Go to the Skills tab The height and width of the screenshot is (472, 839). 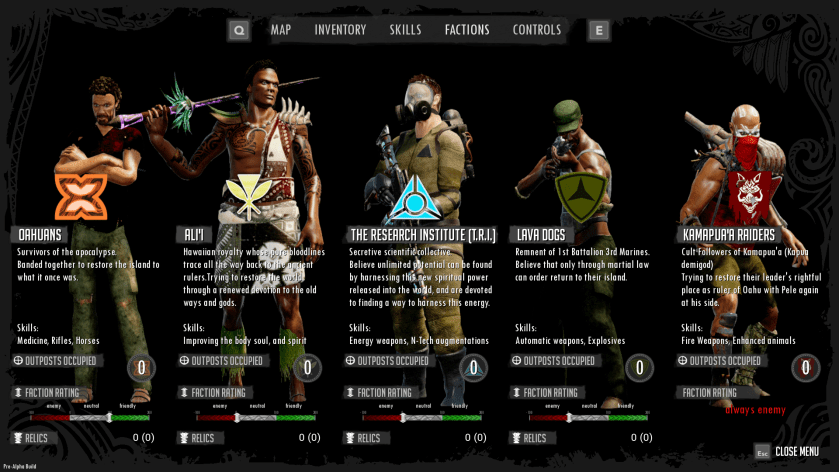point(405,30)
